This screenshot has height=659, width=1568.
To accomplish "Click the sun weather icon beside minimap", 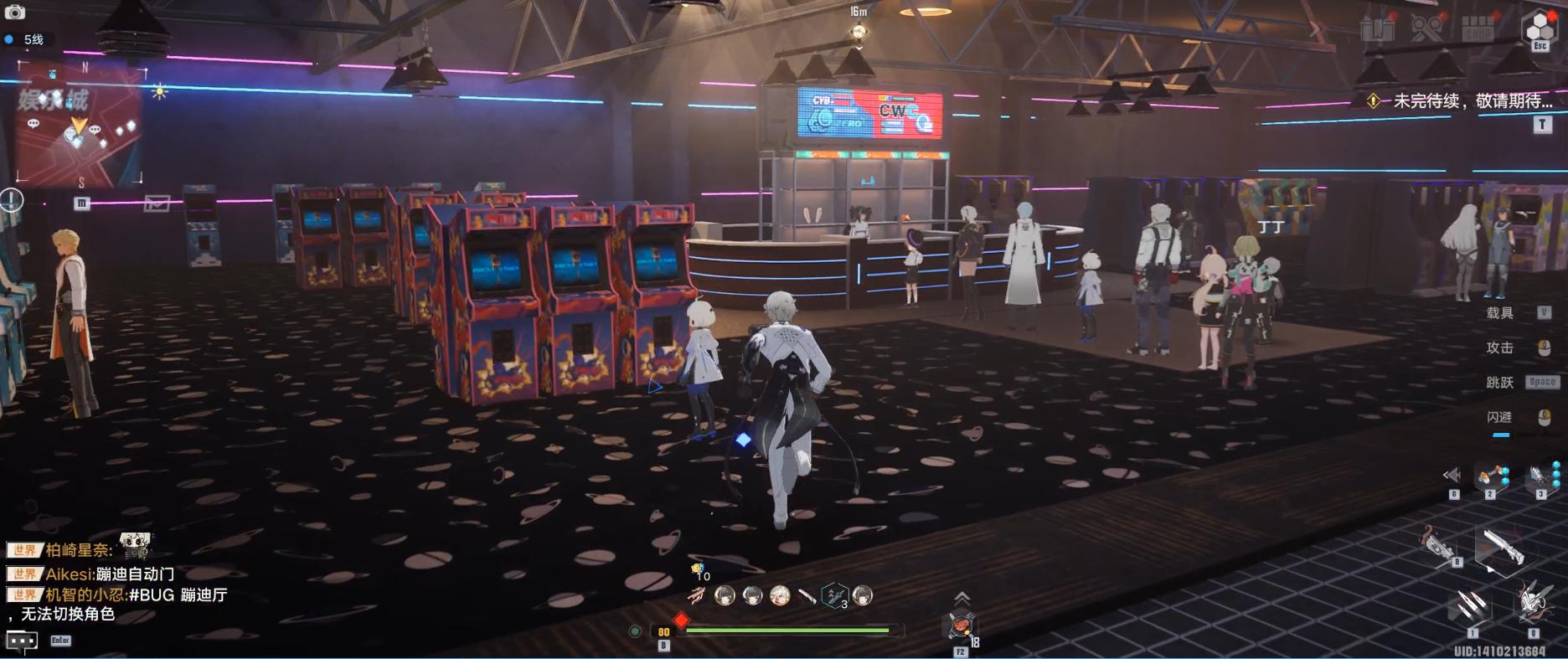I will pyautogui.click(x=158, y=91).
